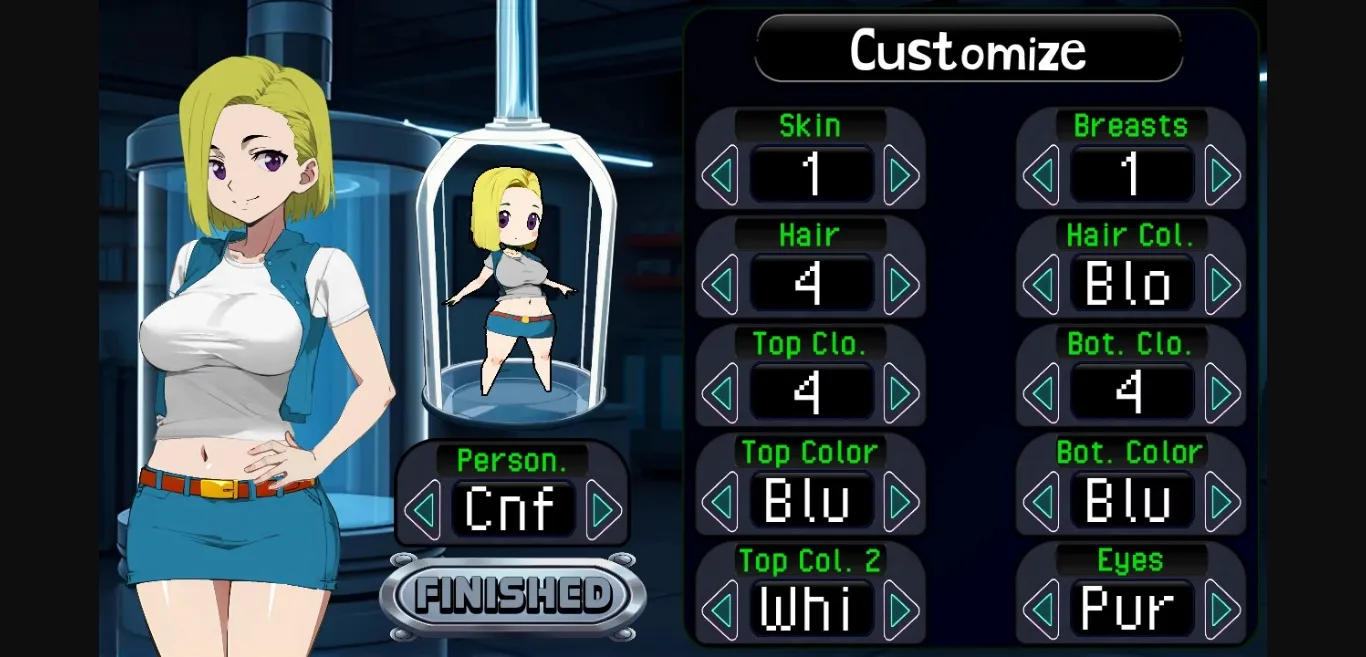The image size is (1366, 657).
Task: Pick previous Top Col. 2 color
Action: click(720, 609)
